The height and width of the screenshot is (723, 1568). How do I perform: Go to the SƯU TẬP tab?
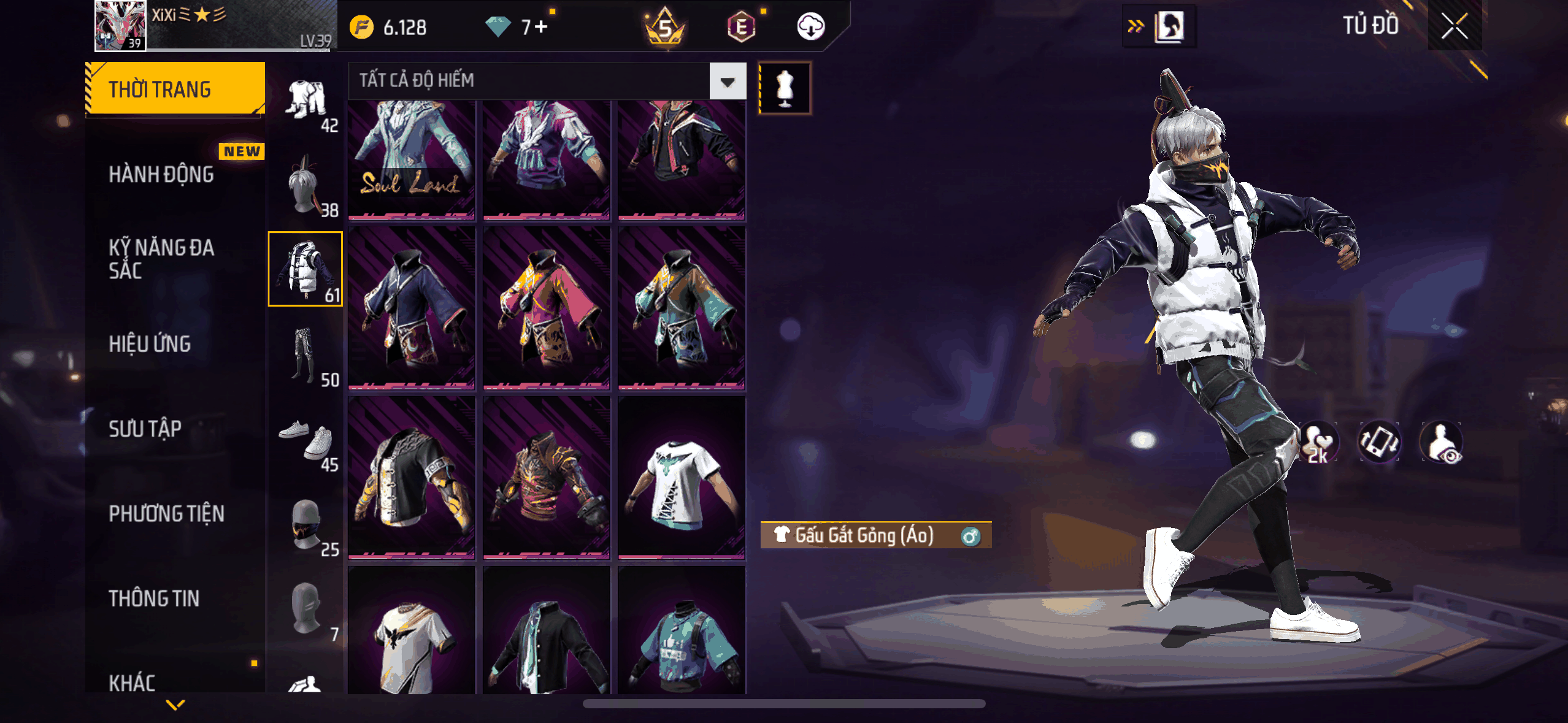pyautogui.click(x=145, y=429)
